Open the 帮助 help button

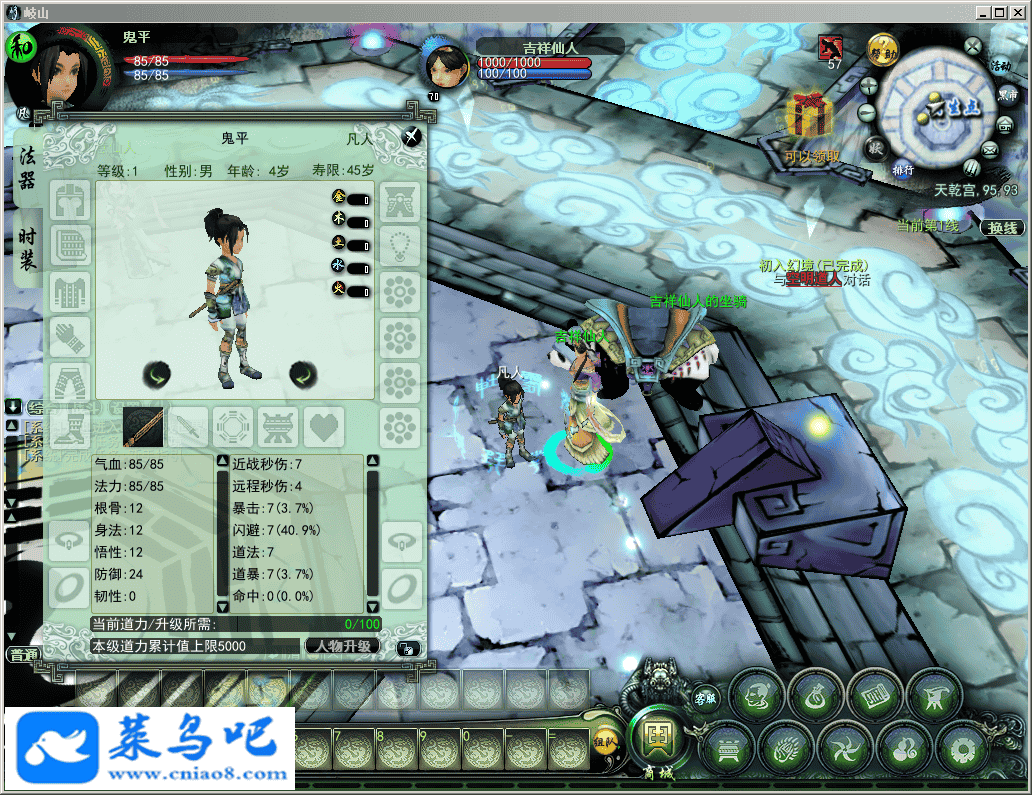[x=881, y=51]
